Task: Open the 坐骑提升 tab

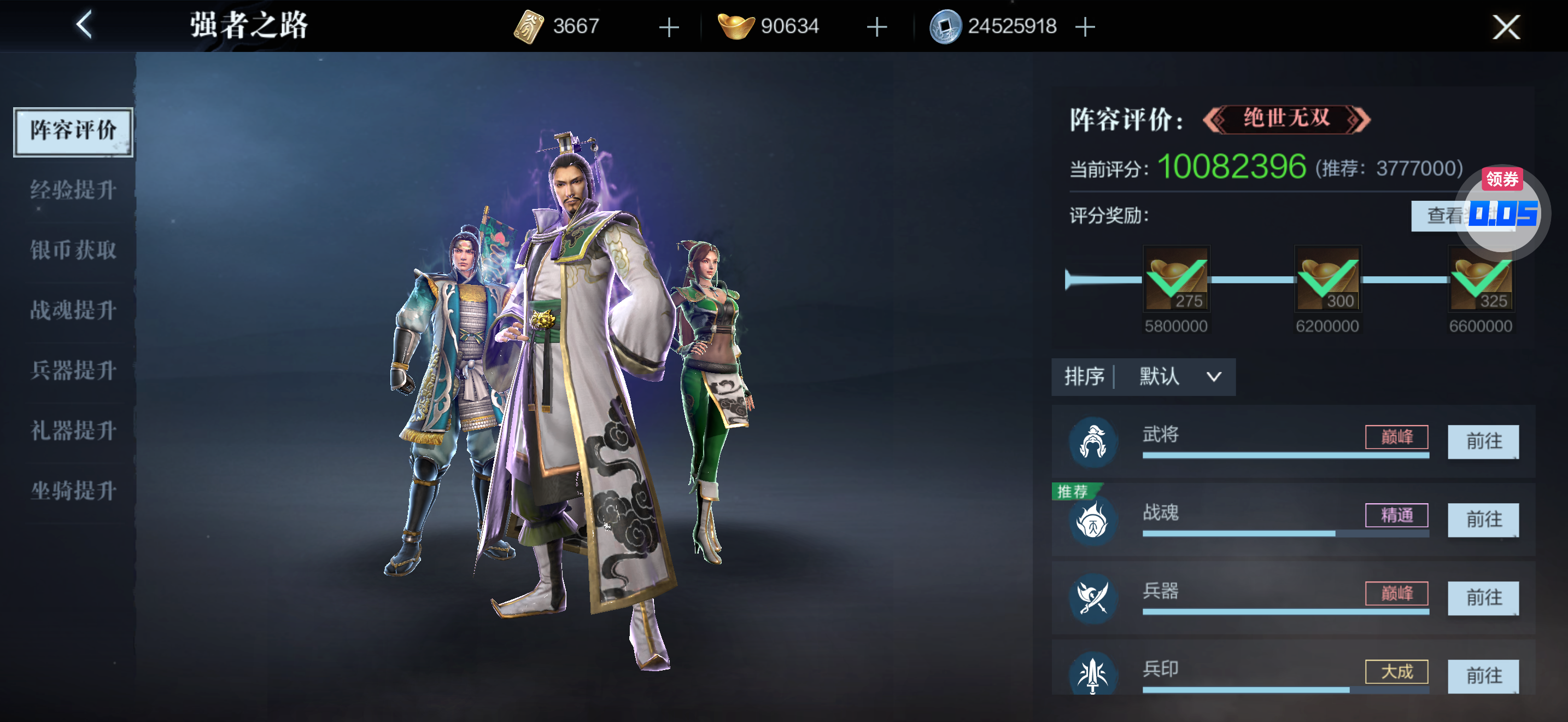Action: (73, 491)
